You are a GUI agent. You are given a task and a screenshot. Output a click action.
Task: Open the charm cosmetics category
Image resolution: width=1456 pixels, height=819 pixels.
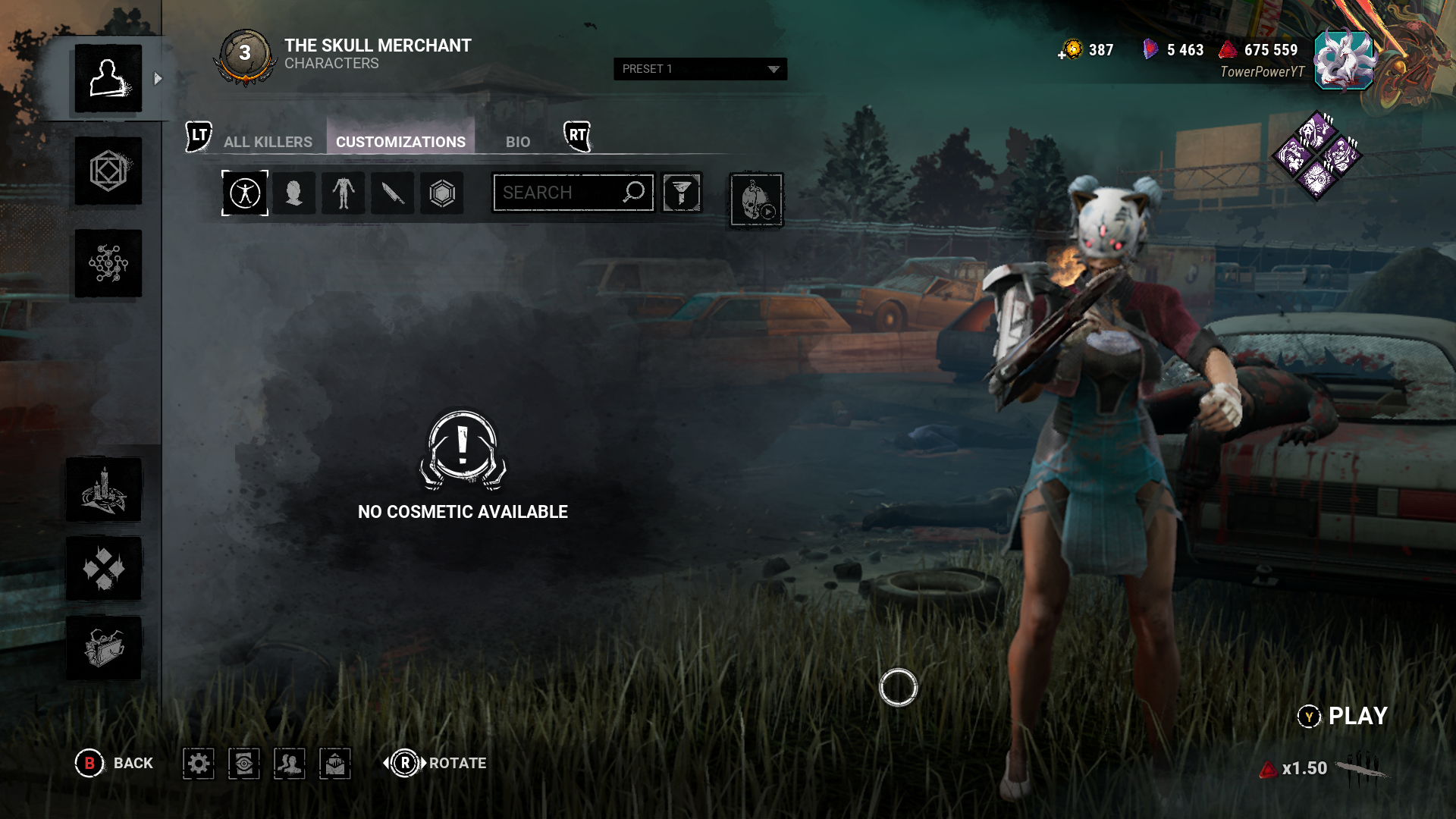click(442, 193)
